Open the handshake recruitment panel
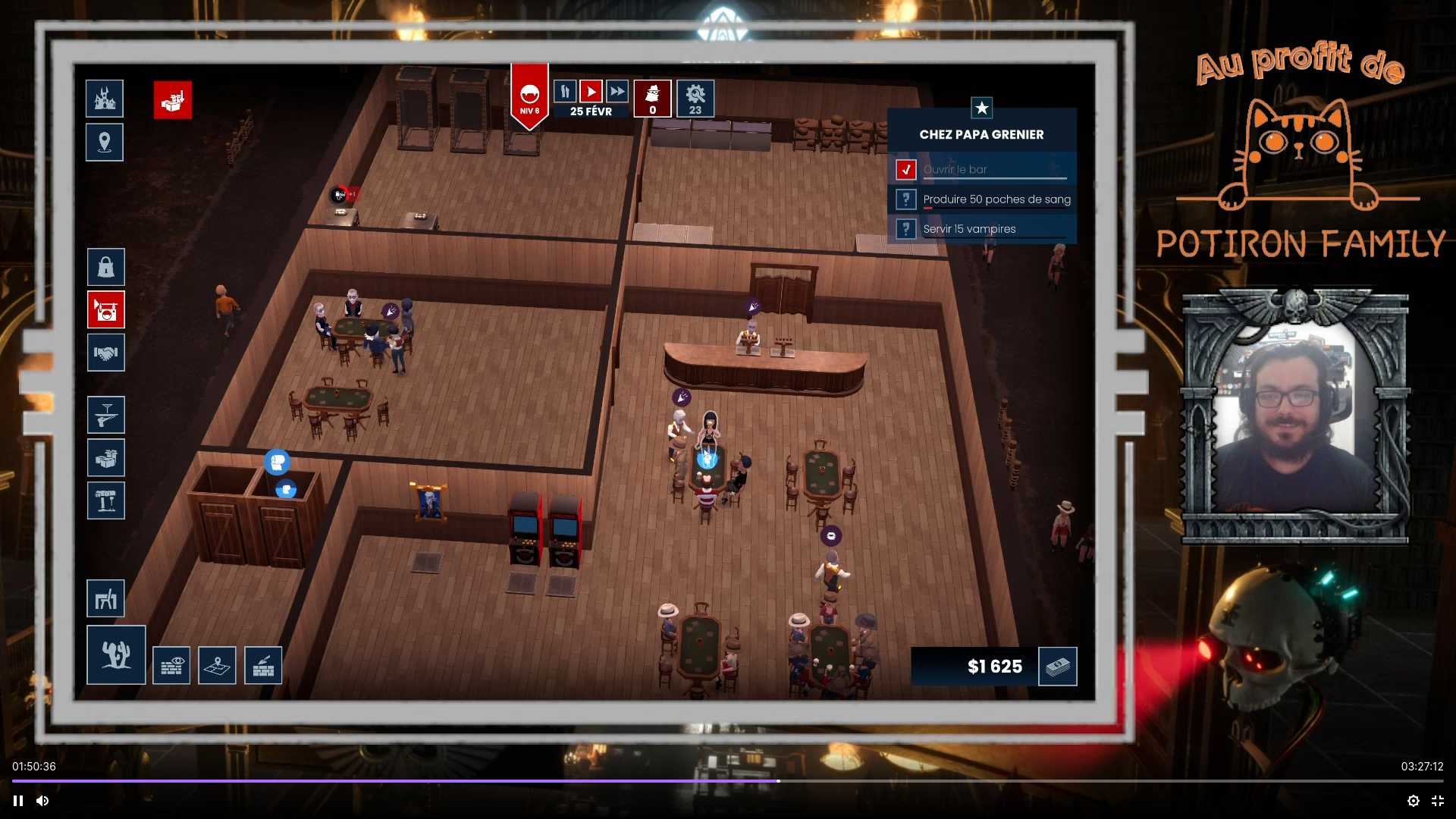 [105, 353]
